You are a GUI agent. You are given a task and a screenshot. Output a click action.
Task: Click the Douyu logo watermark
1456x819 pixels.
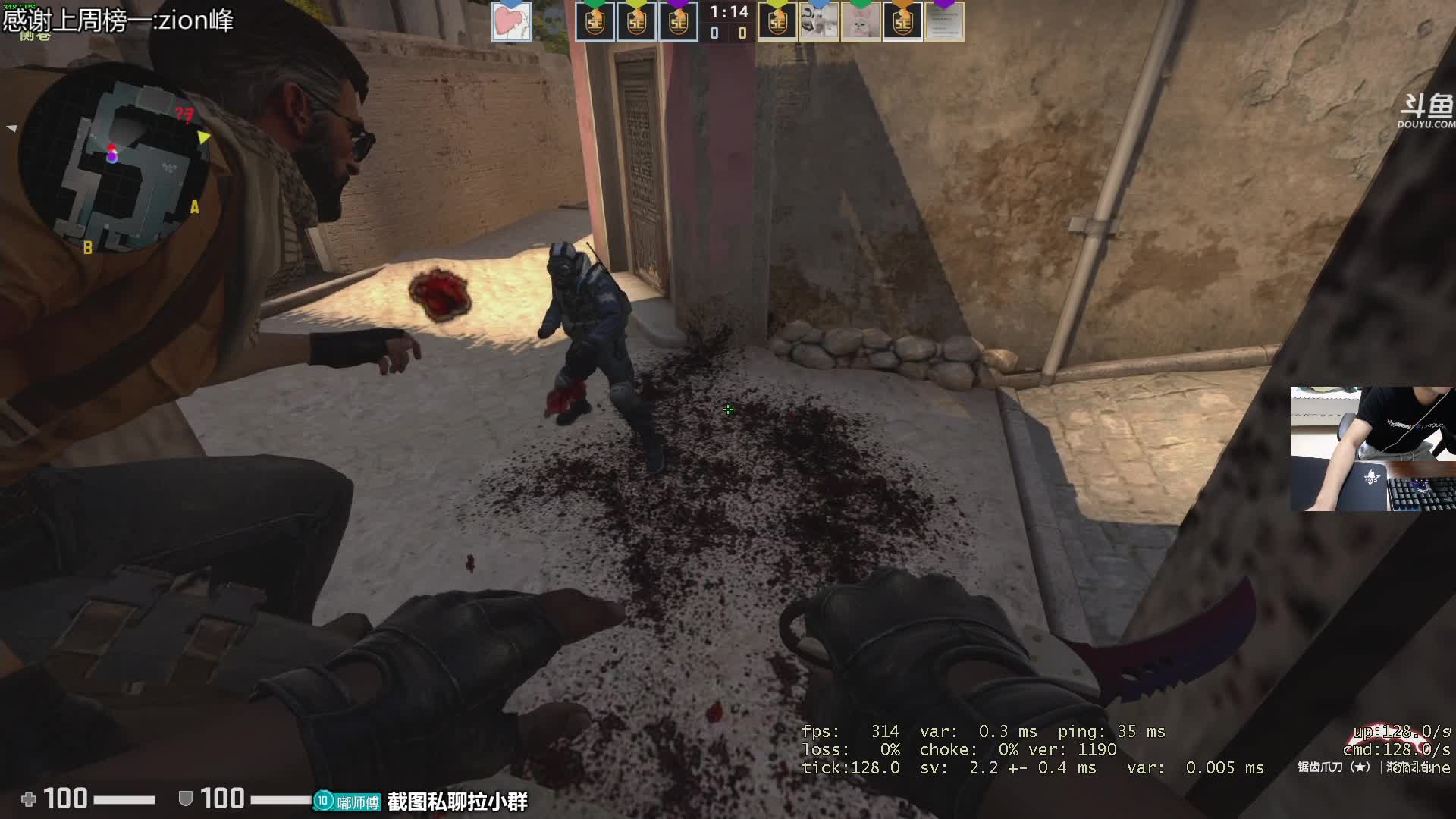1426,111
